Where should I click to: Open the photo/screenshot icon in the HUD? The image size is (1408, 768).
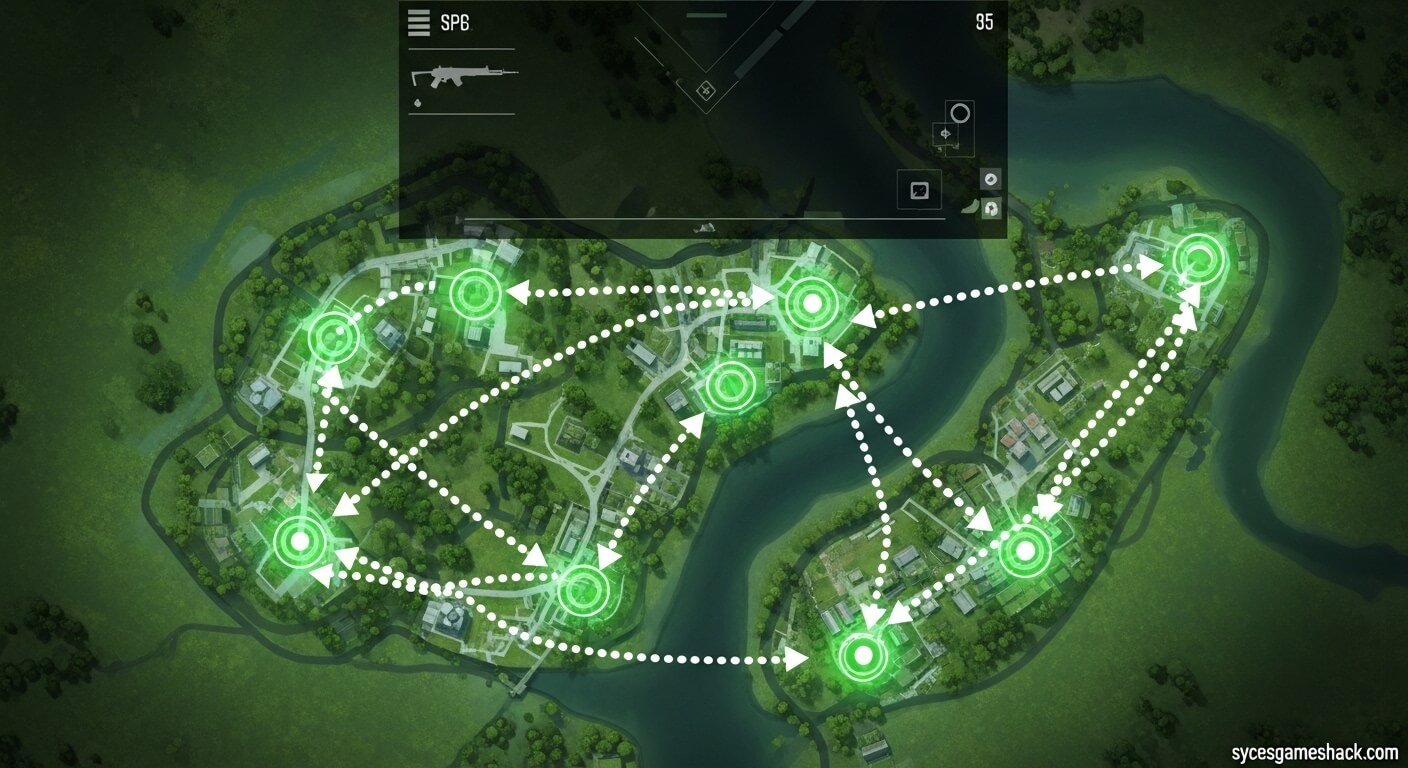click(920, 188)
